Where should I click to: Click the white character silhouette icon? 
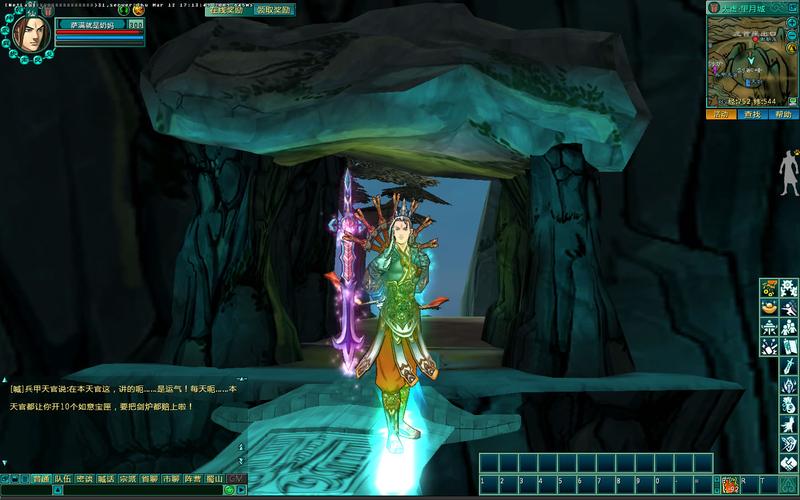pyautogui.click(x=789, y=172)
